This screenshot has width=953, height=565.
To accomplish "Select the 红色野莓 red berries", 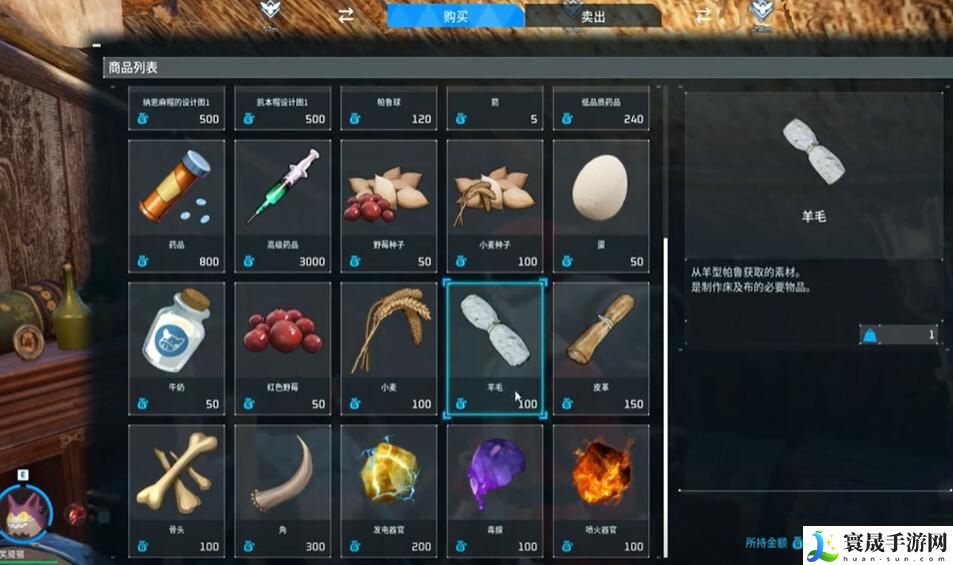I will click(283, 347).
